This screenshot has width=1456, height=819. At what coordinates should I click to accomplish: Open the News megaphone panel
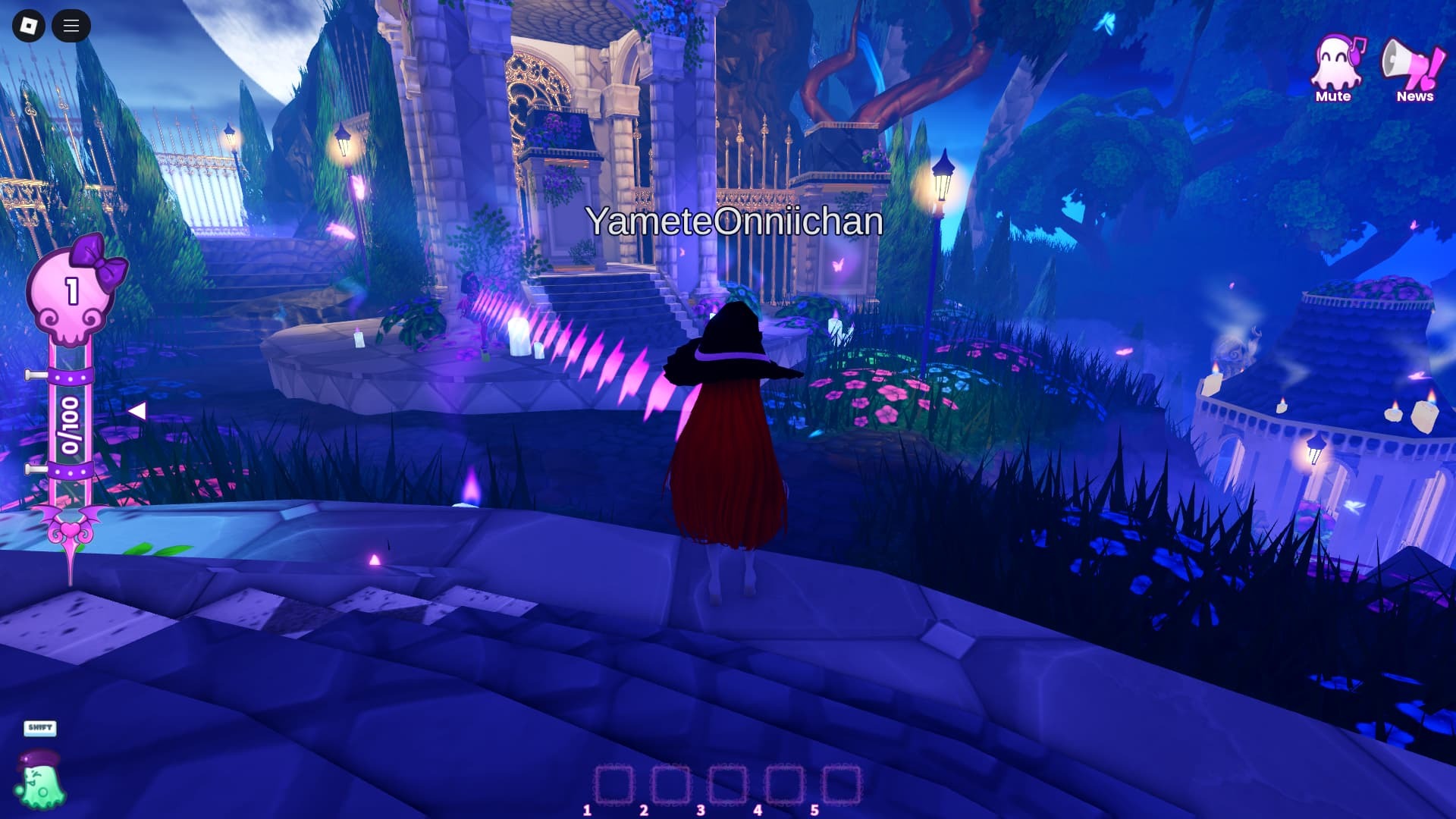pyautogui.click(x=1414, y=68)
